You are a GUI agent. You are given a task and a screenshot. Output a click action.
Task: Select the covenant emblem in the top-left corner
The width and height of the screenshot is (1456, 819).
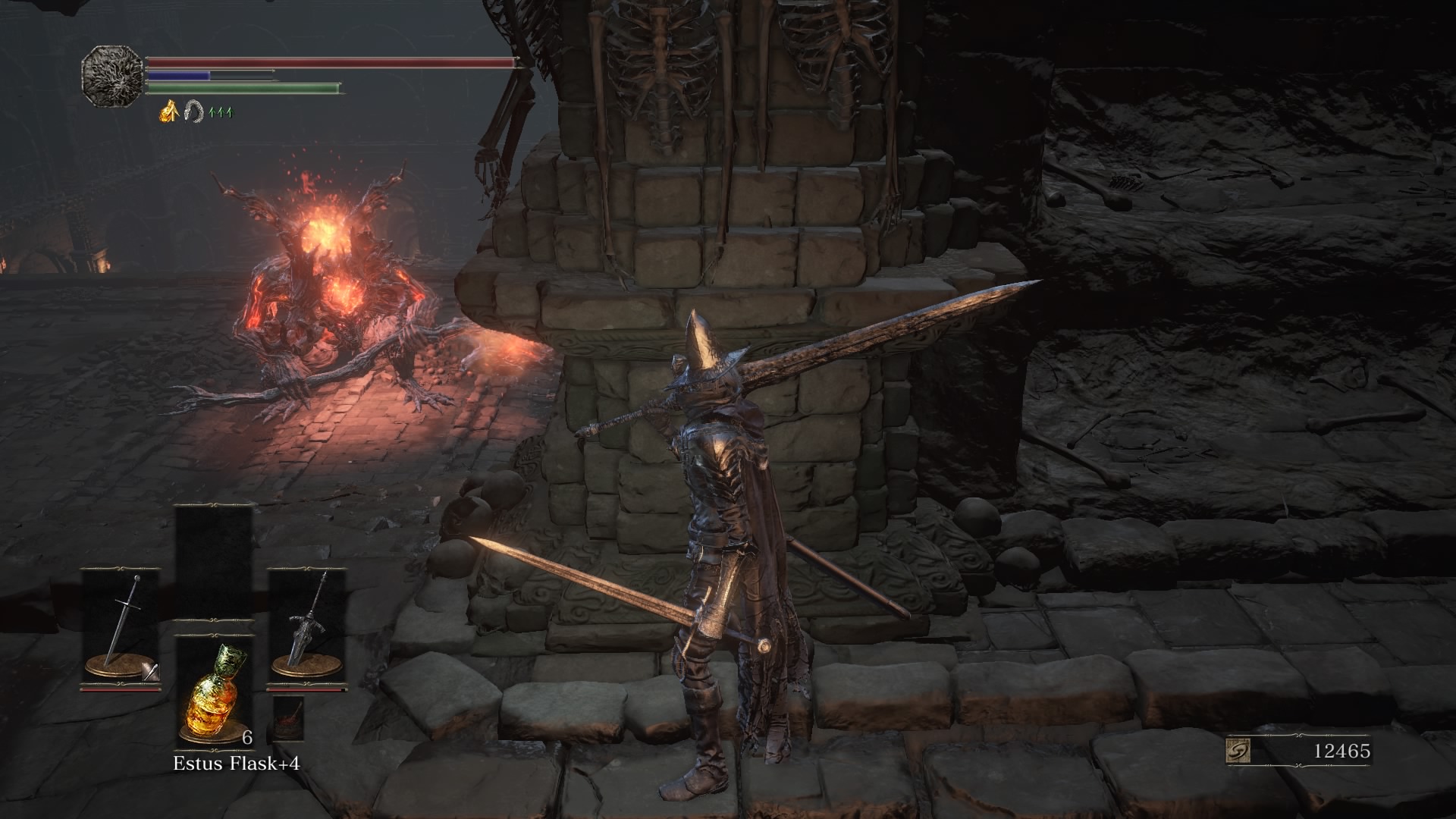[112, 76]
